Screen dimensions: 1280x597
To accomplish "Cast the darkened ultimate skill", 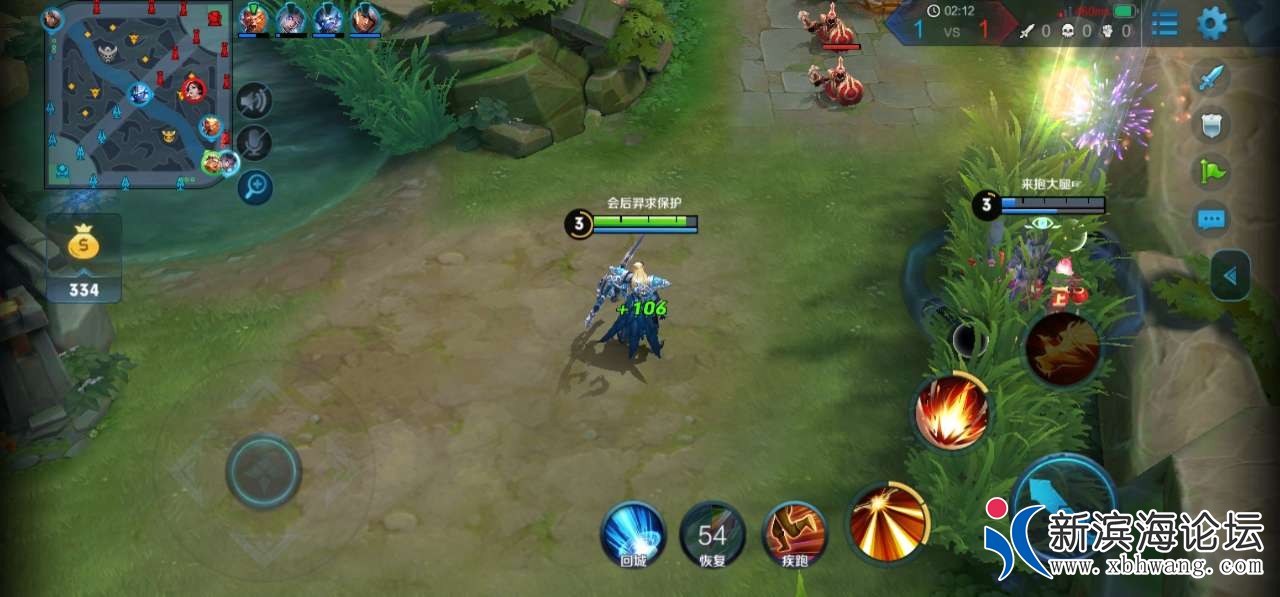I will (1062, 350).
